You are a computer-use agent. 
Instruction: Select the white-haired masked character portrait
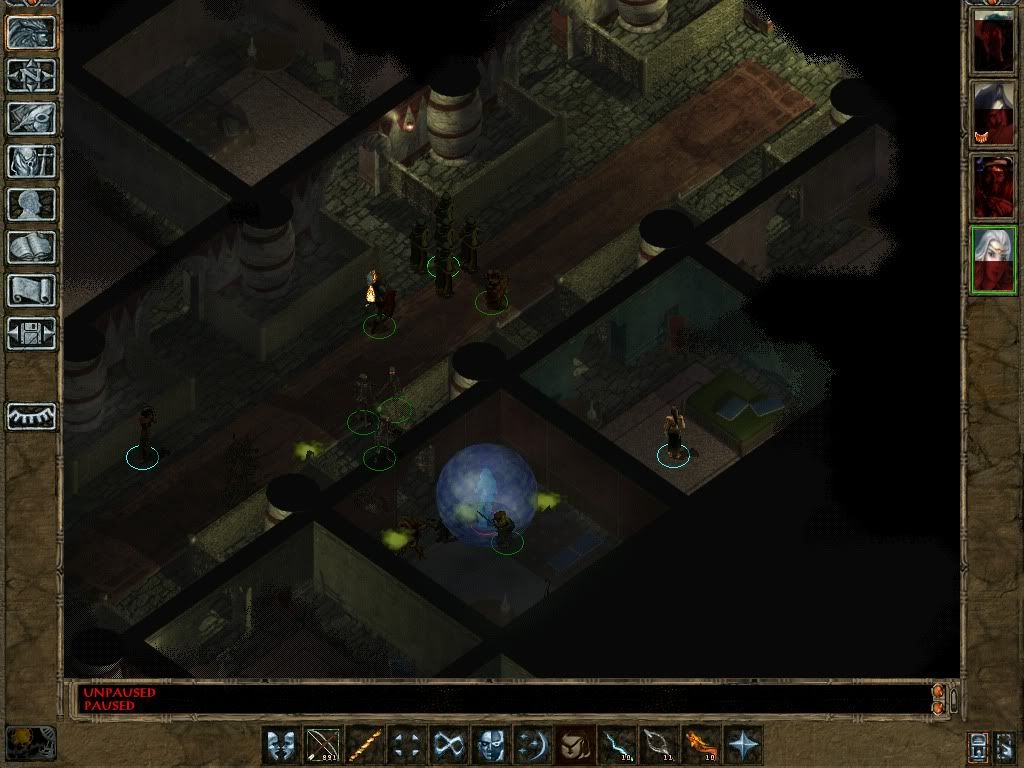993,260
